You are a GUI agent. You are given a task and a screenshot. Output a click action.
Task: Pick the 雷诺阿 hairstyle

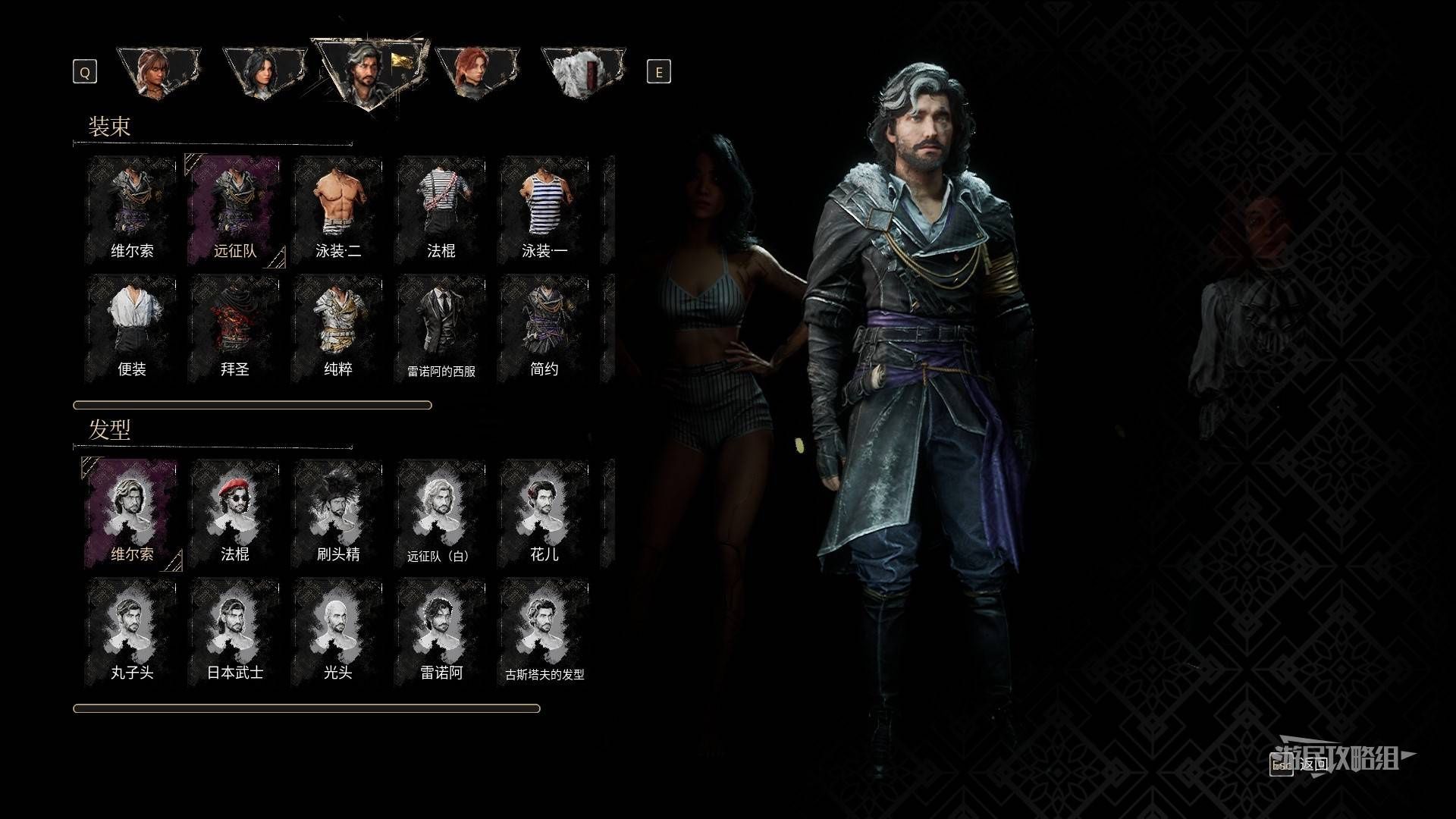[x=441, y=632]
